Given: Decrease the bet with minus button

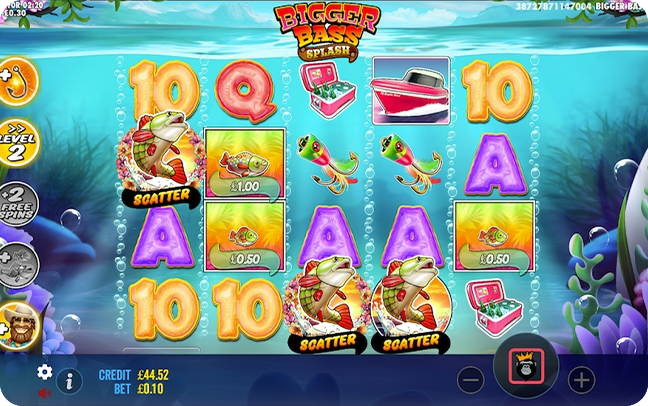Looking at the screenshot, I should (471, 380).
